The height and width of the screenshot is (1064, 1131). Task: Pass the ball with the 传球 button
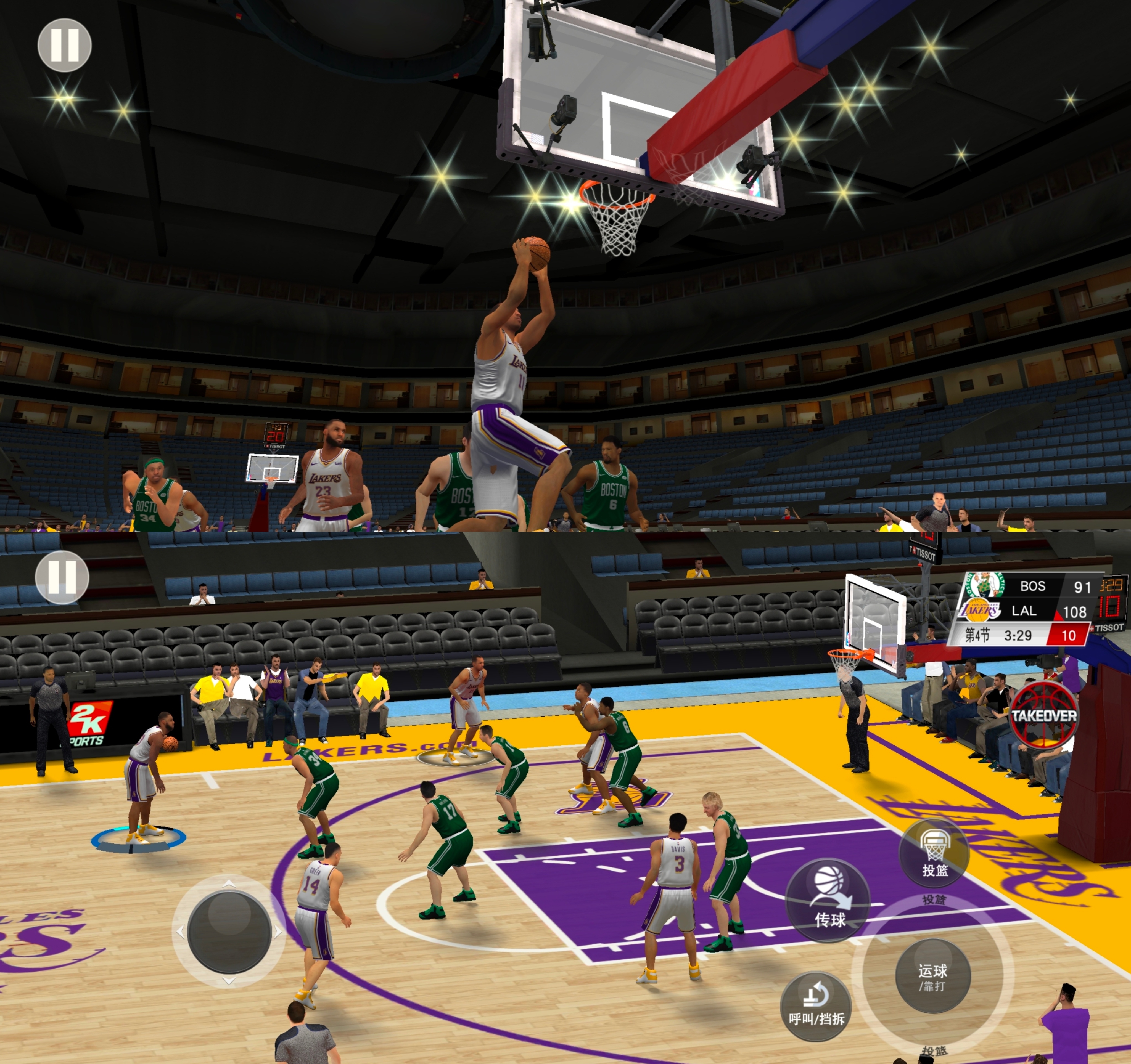click(829, 900)
